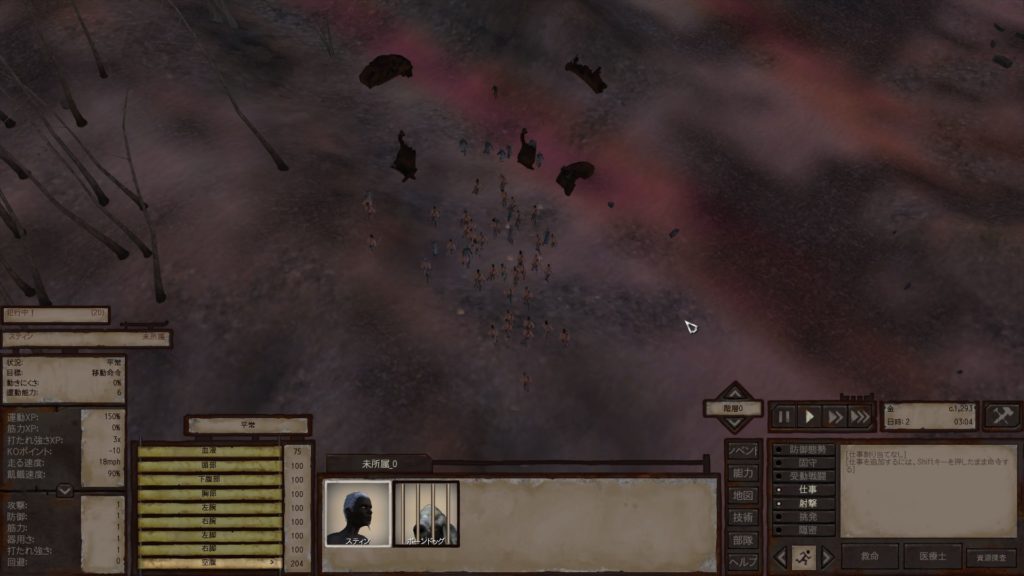
Task: Pause the game with the pause button
Action: click(785, 416)
